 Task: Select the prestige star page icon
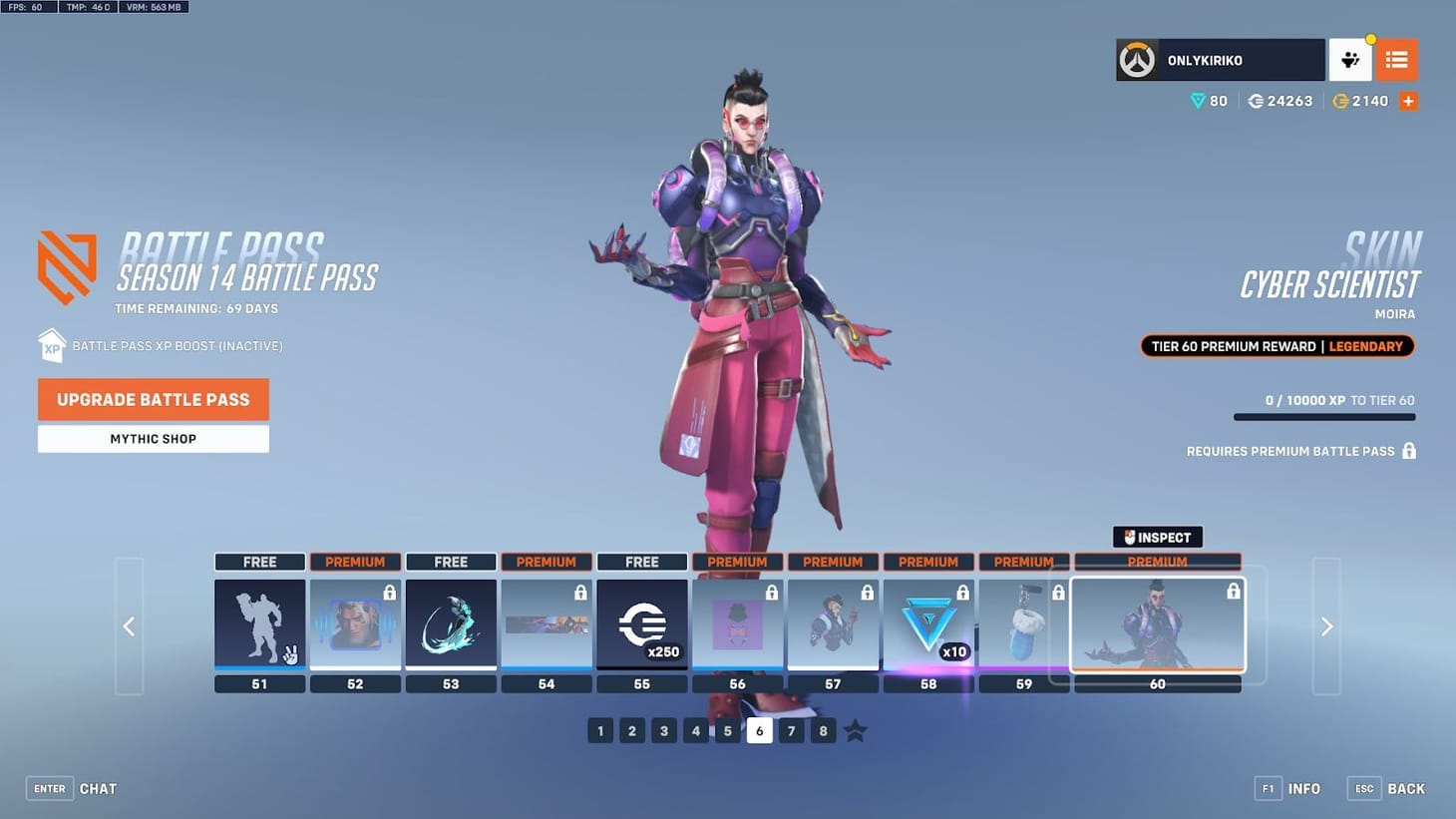(x=855, y=730)
